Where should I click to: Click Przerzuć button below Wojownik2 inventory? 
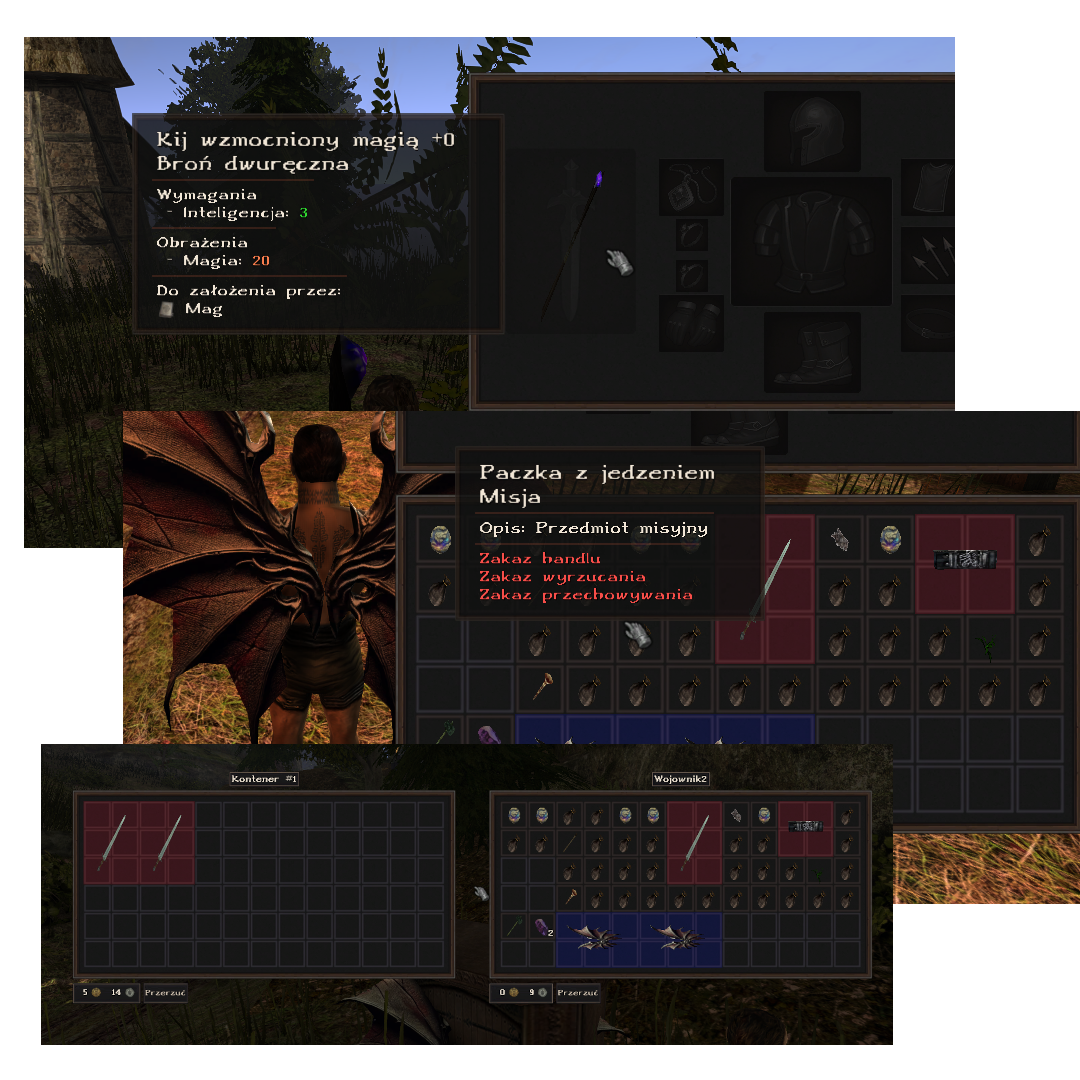[x=579, y=993]
